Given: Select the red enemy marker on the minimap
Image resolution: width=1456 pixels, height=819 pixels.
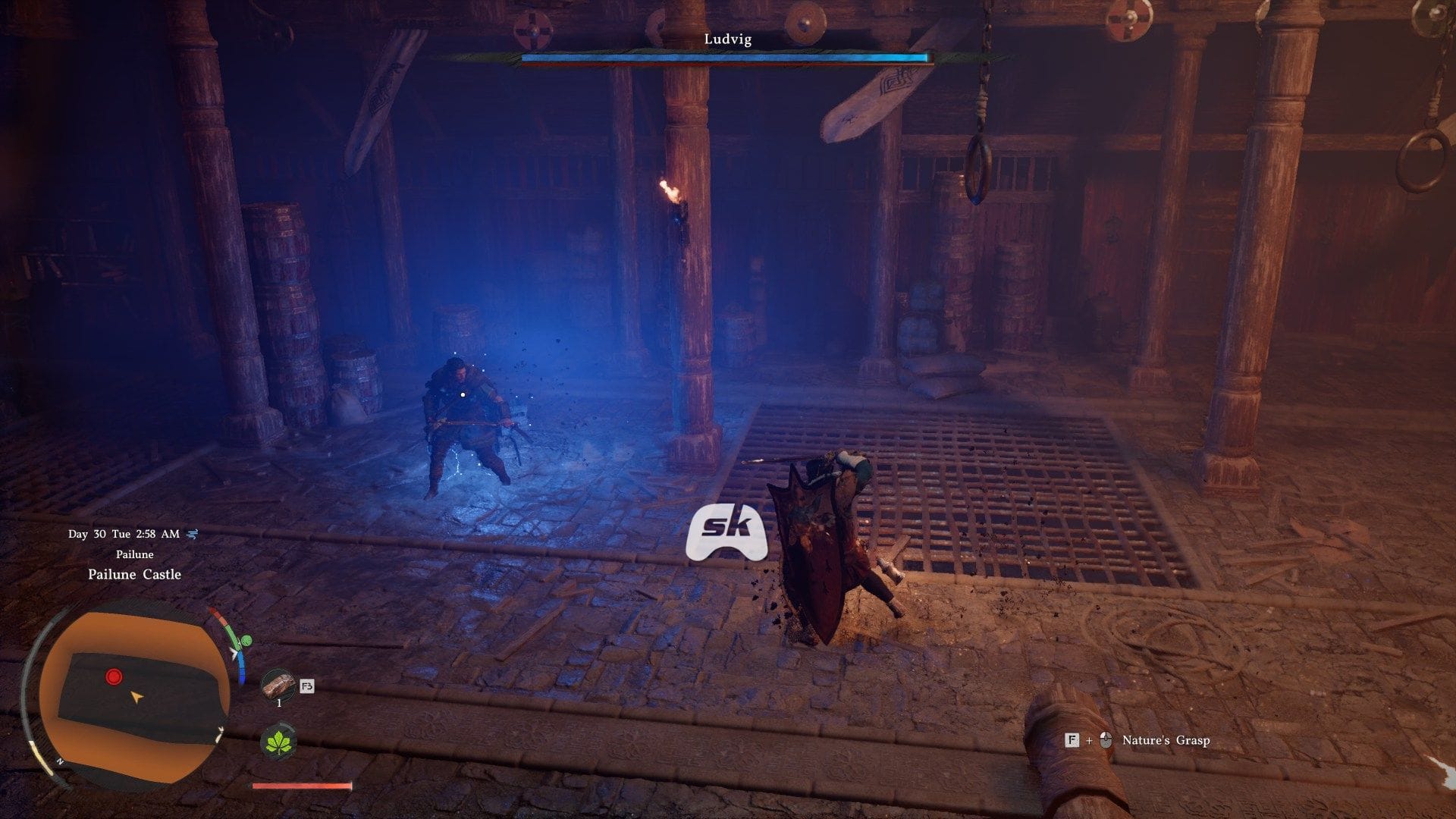Looking at the screenshot, I should tap(114, 676).
